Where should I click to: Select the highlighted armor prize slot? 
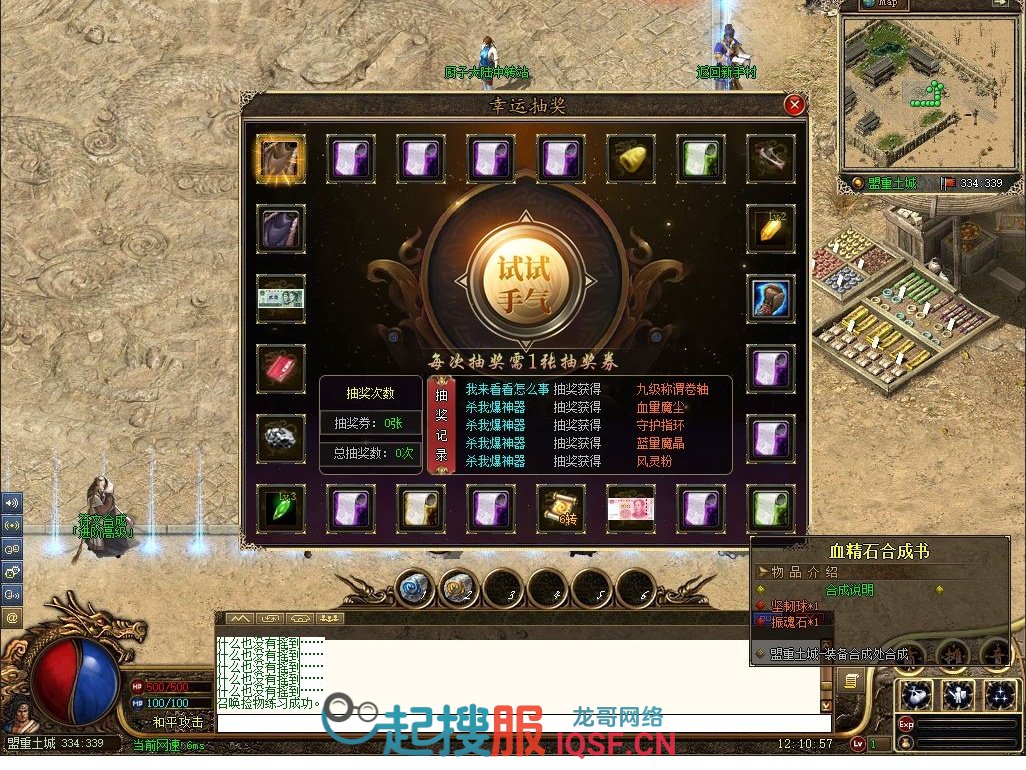pyautogui.click(x=281, y=159)
